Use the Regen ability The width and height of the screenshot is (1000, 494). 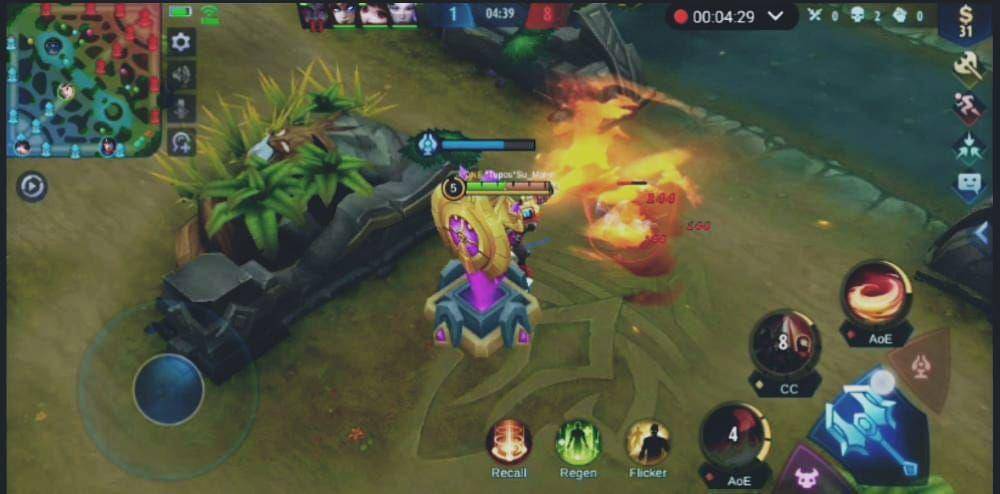(x=578, y=442)
